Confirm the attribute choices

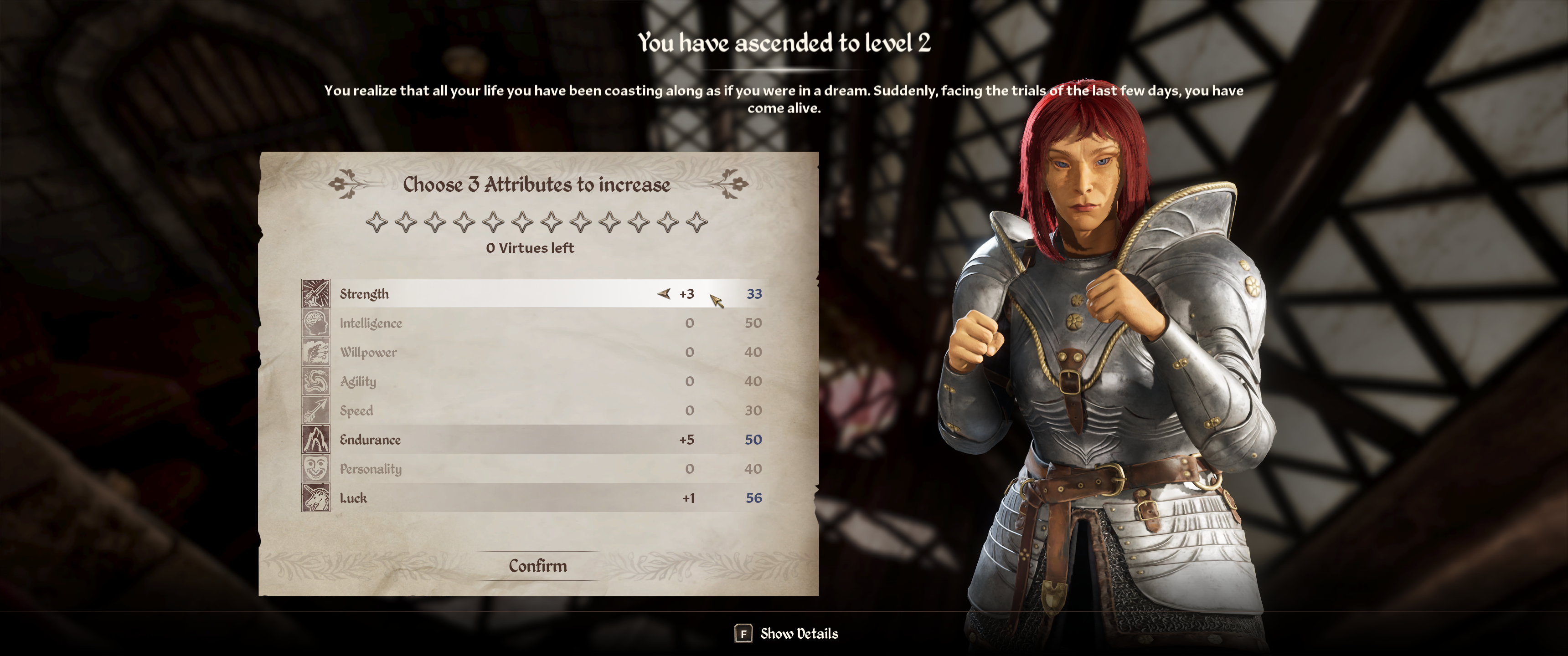[537, 566]
